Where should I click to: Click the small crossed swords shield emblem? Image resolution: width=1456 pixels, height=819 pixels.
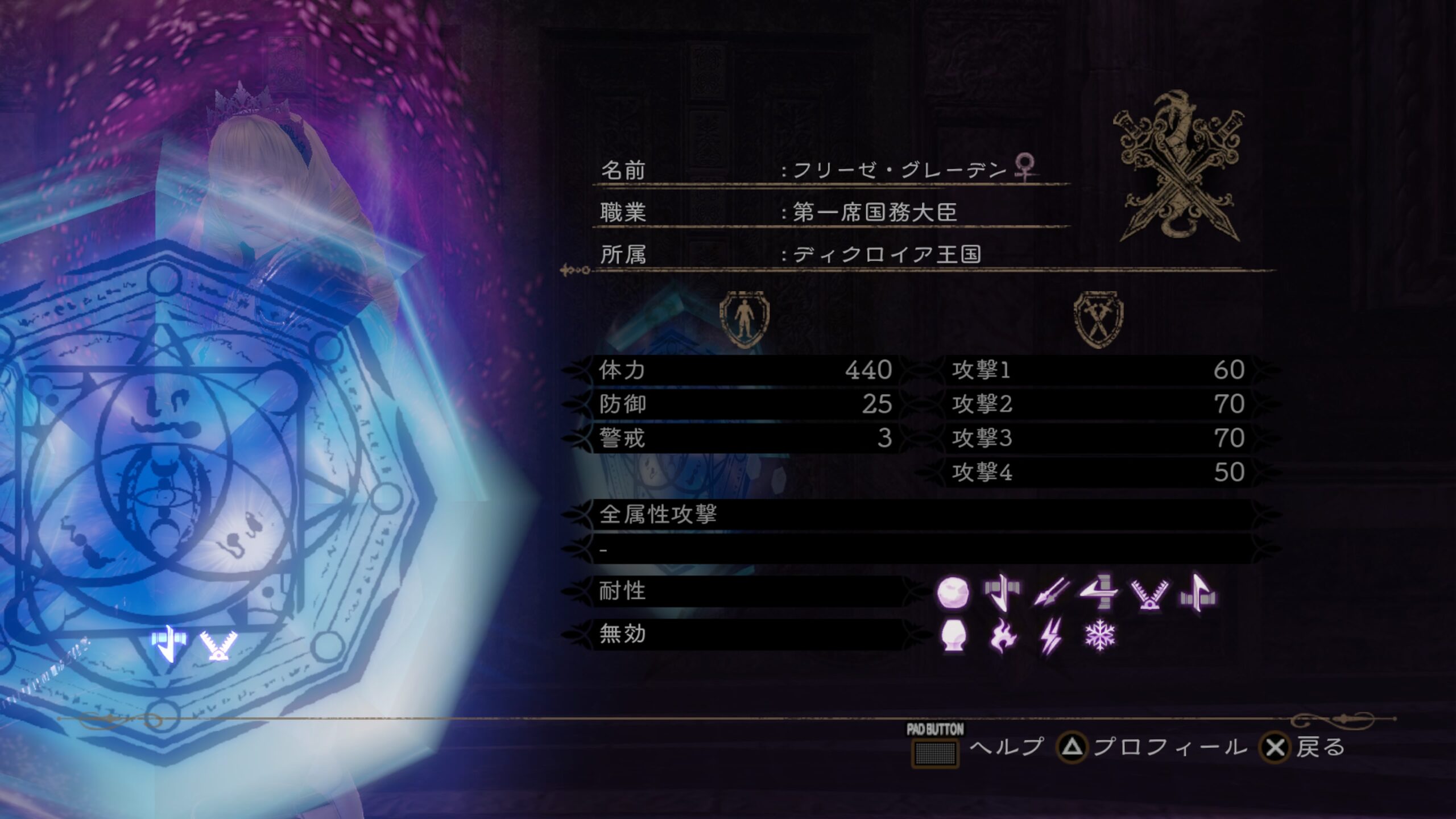[1098, 319]
